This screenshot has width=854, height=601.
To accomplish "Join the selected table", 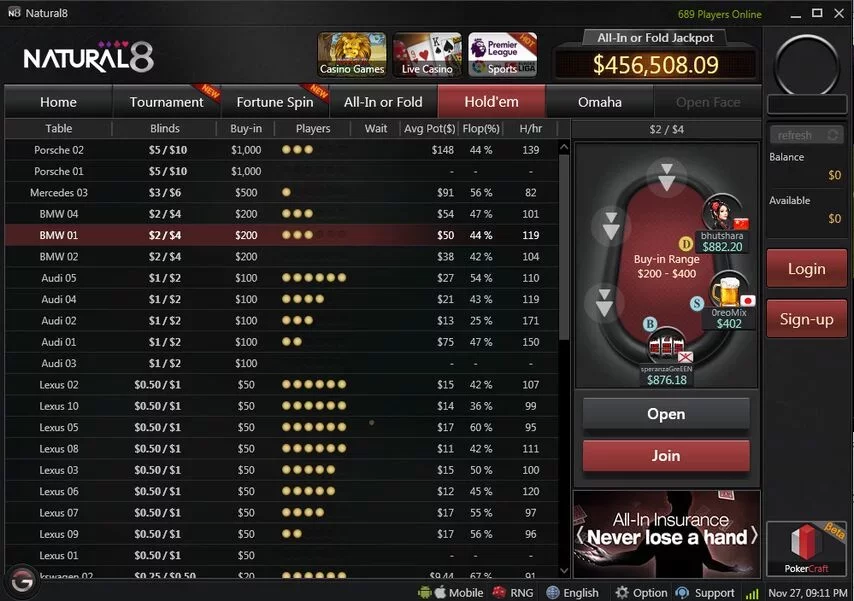I will click(x=665, y=455).
